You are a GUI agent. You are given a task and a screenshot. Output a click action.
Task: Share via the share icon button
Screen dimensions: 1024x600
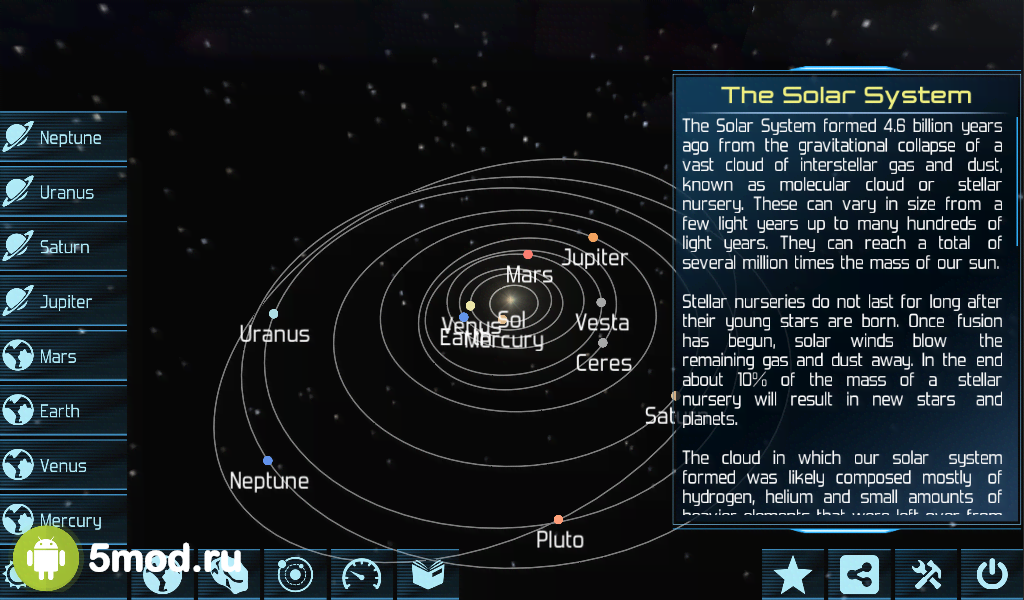coord(859,574)
